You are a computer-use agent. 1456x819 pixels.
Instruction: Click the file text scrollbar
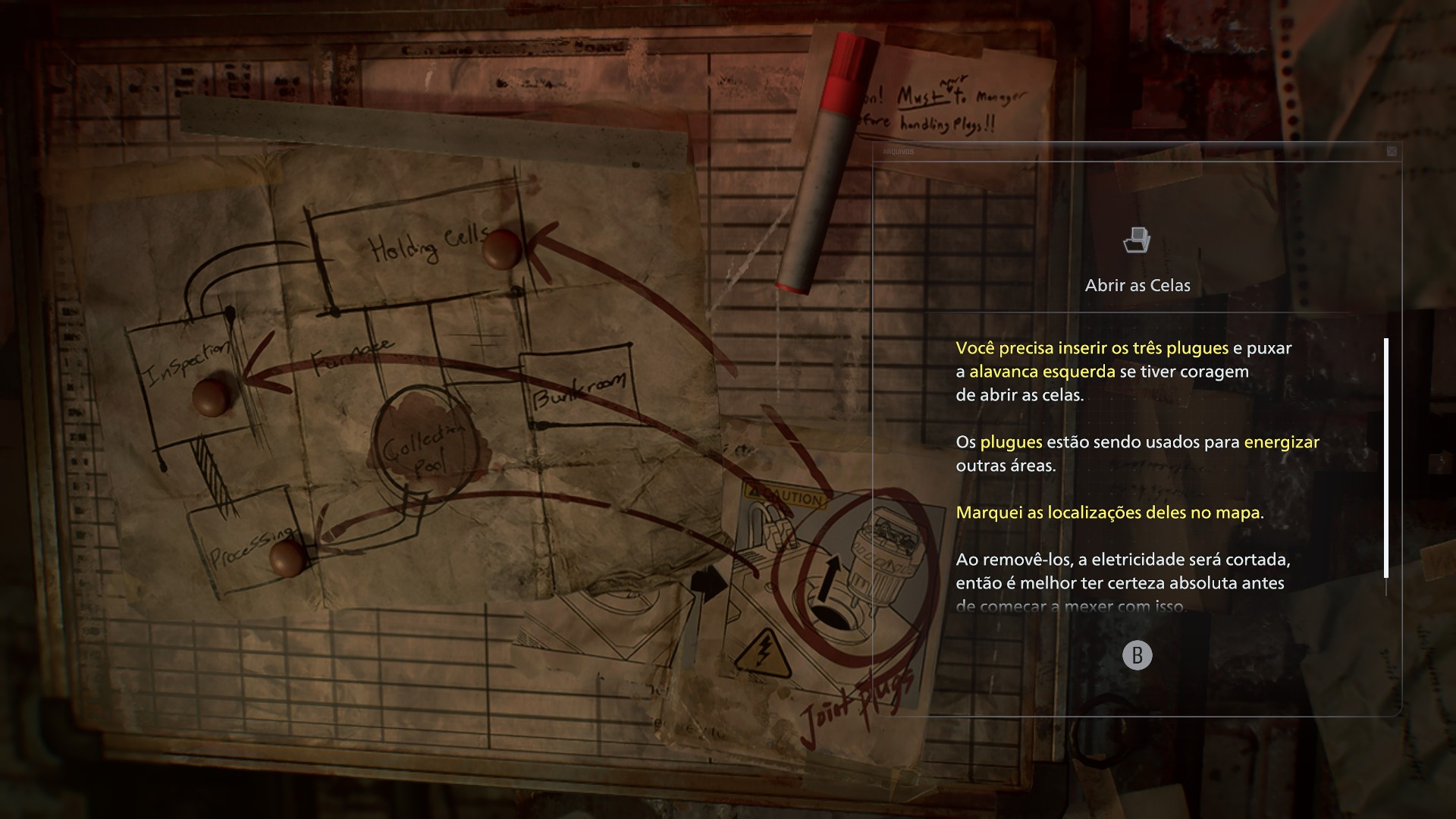(1386, 458)
